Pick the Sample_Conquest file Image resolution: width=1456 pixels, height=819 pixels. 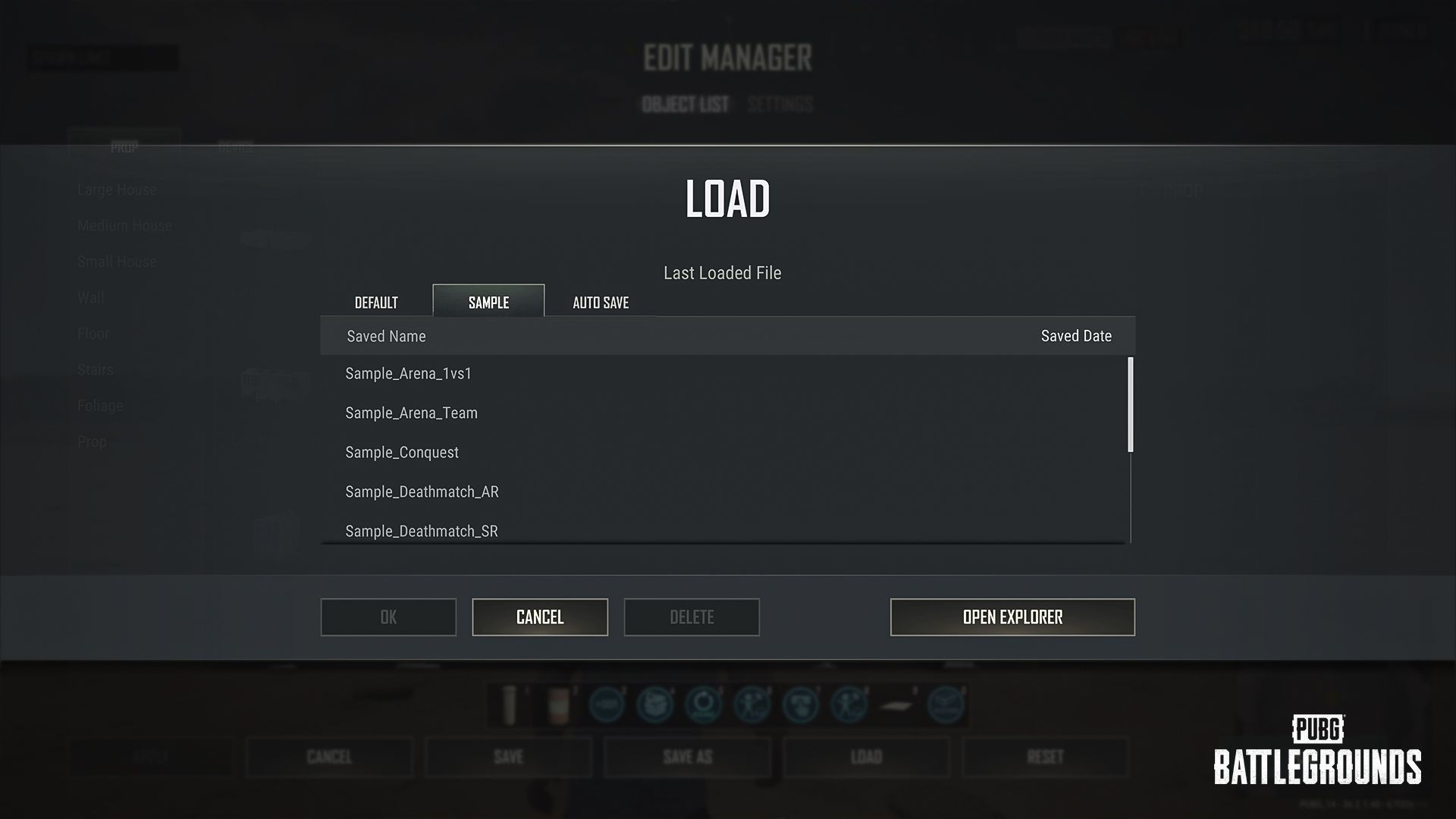(402, 453)
